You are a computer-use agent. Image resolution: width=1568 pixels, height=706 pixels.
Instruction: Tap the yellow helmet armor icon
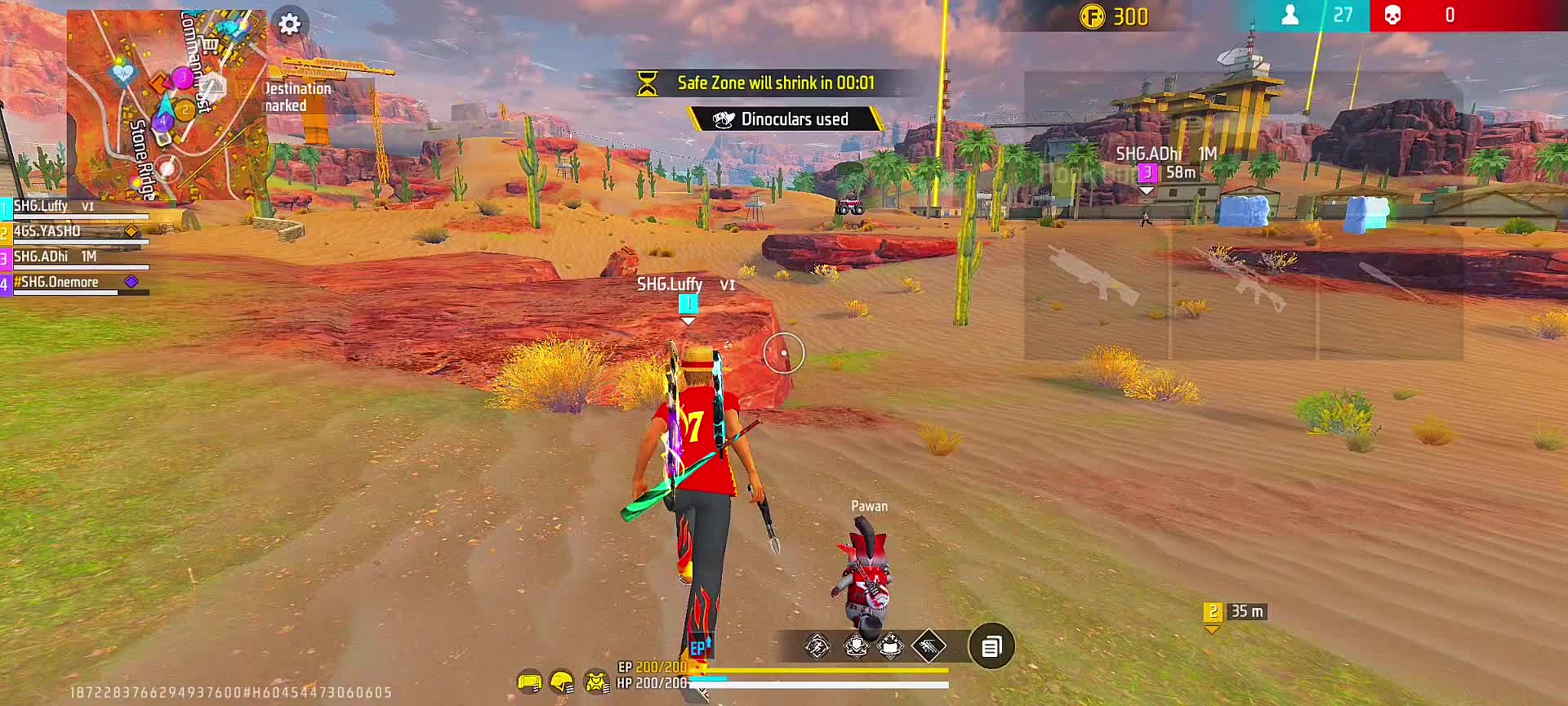(562, 681)
